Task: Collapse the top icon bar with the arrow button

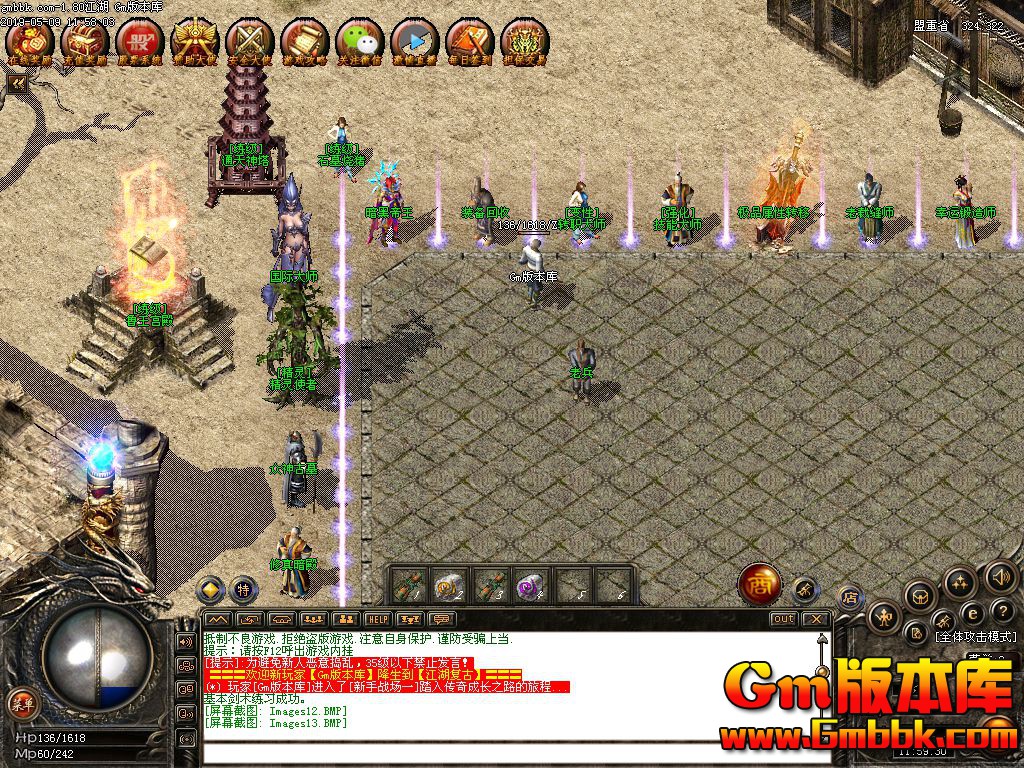Action: tap(16, 84)
